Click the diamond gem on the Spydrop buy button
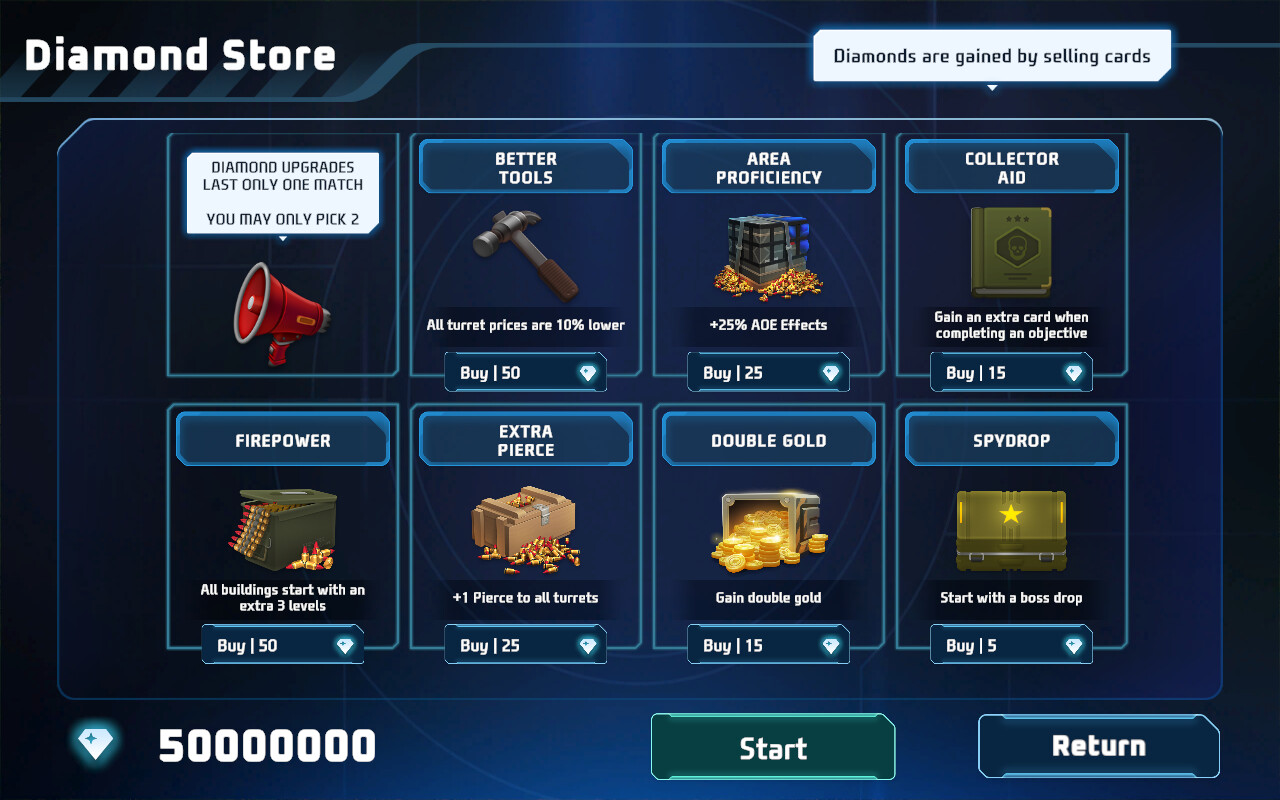This screenshot has width=1280, height=800. 1075,645
